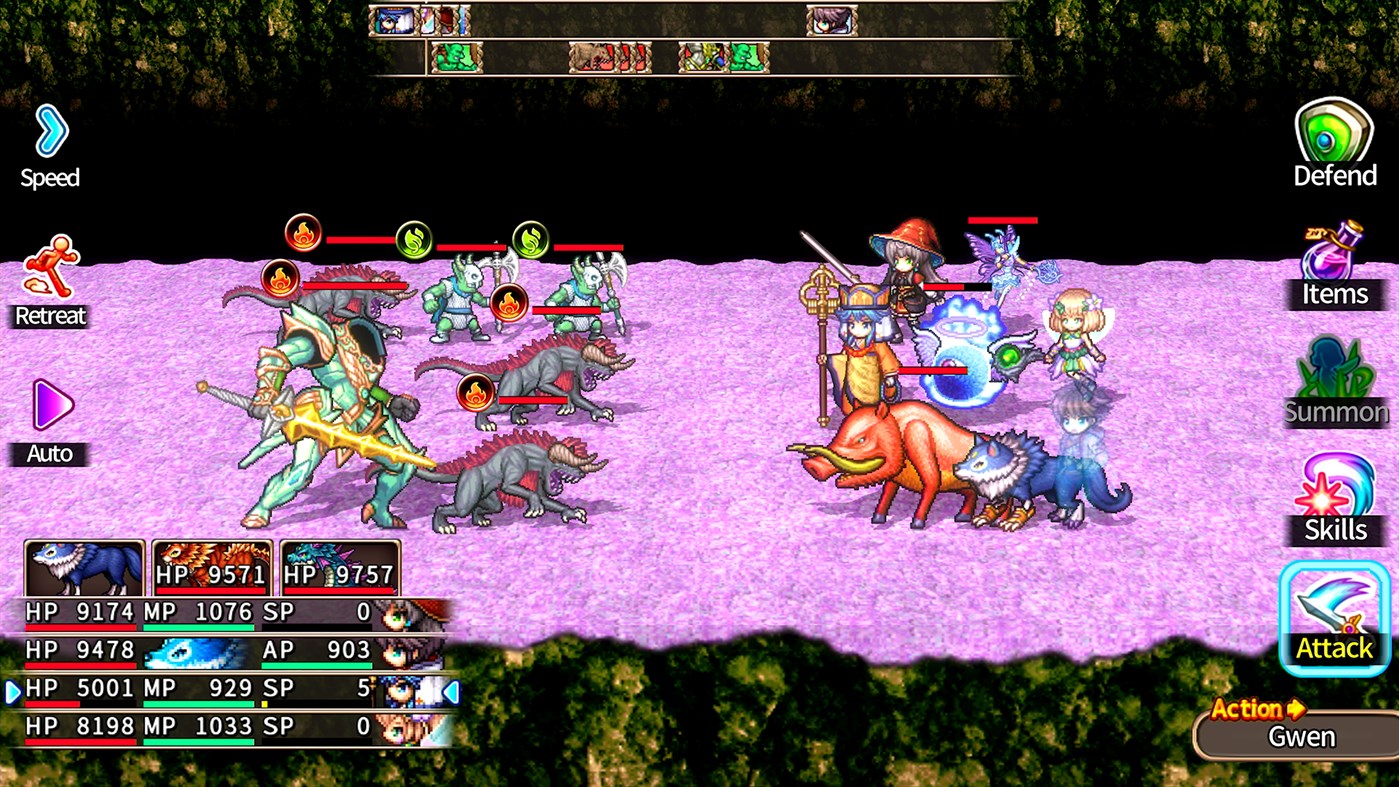Toggle the yellow SP pip on Gwen's bar
This screenshot has height=787, width=1399.
pos(265,703)
